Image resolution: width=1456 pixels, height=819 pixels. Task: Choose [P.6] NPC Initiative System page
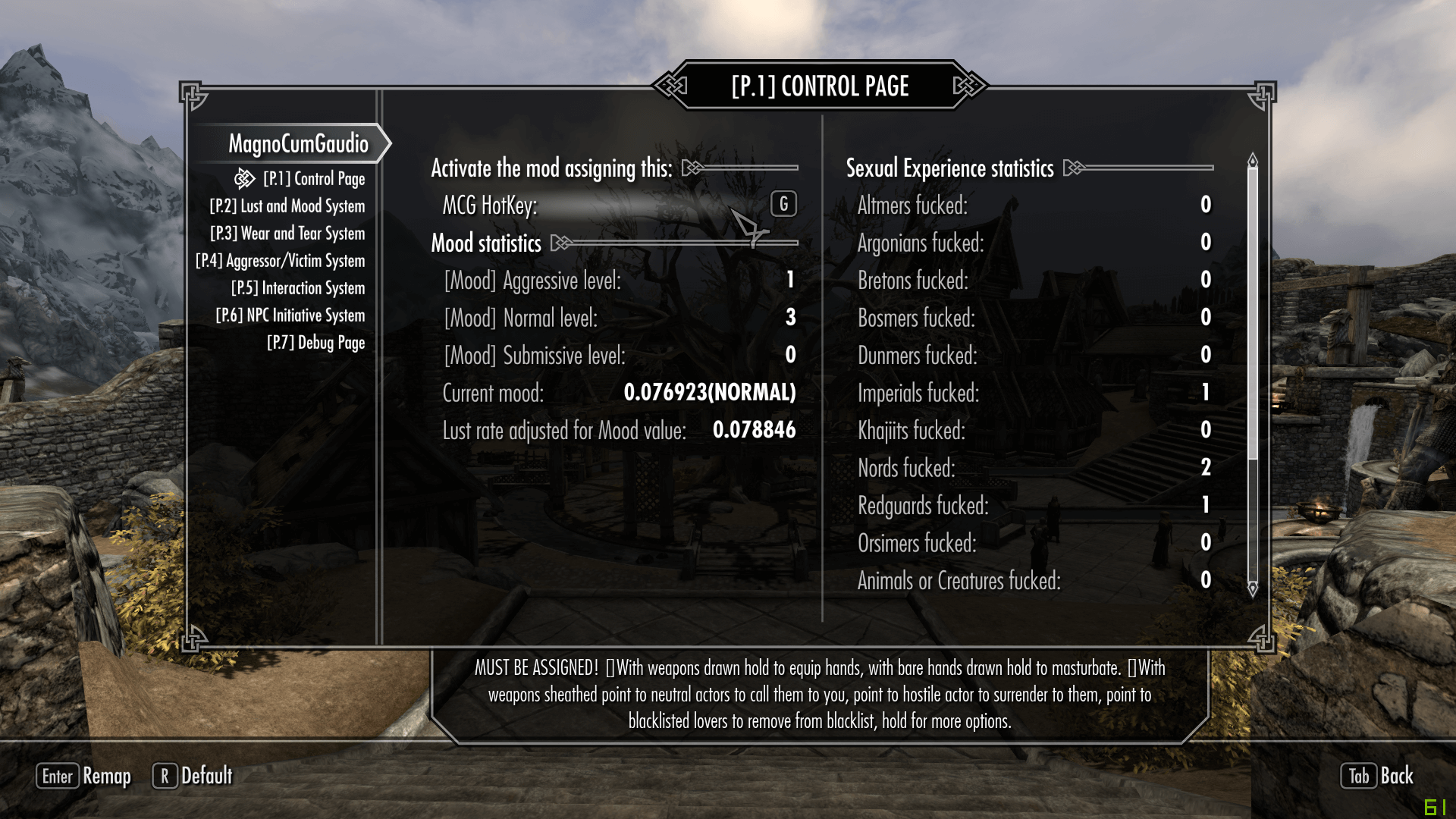point(290,315)
